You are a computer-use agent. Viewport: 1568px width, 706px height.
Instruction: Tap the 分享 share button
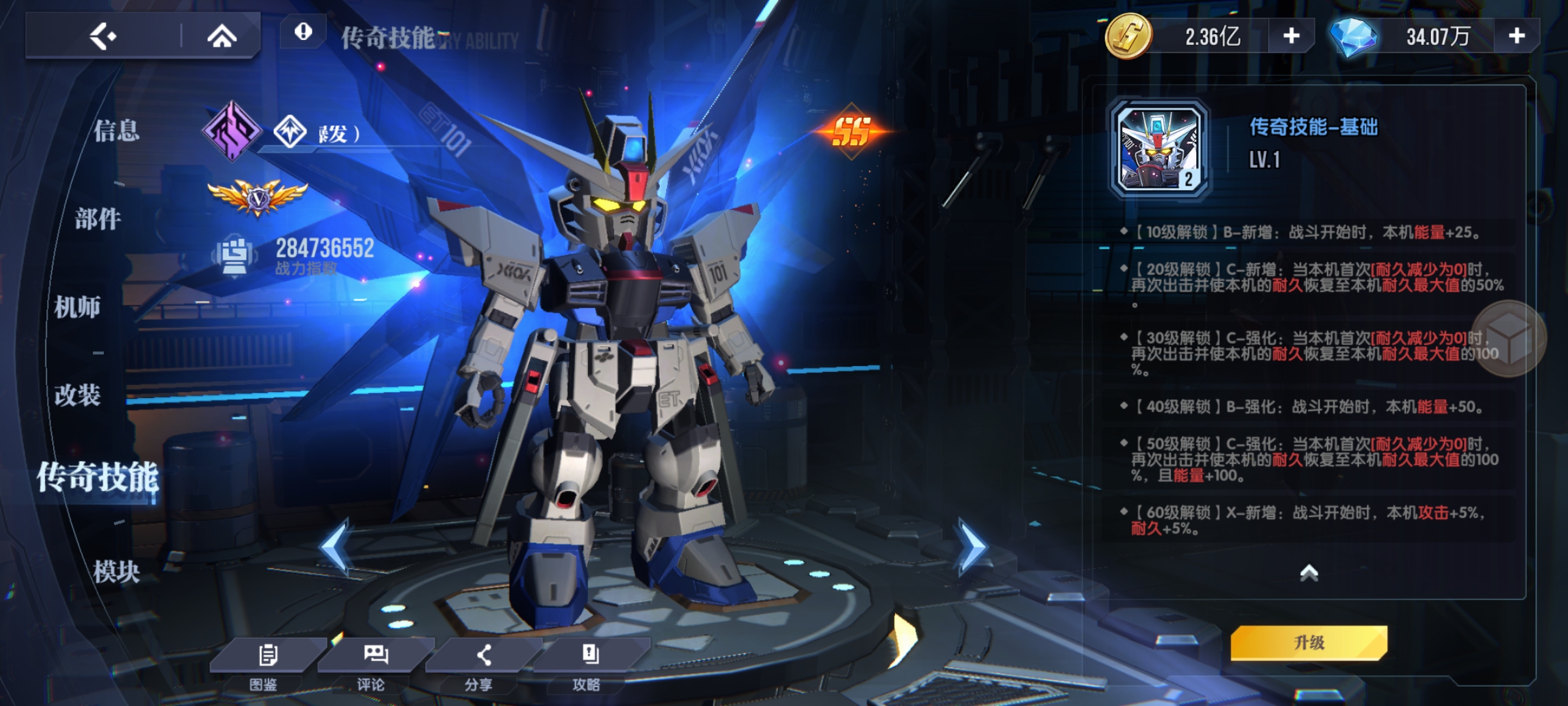click(x=482, y=664)
